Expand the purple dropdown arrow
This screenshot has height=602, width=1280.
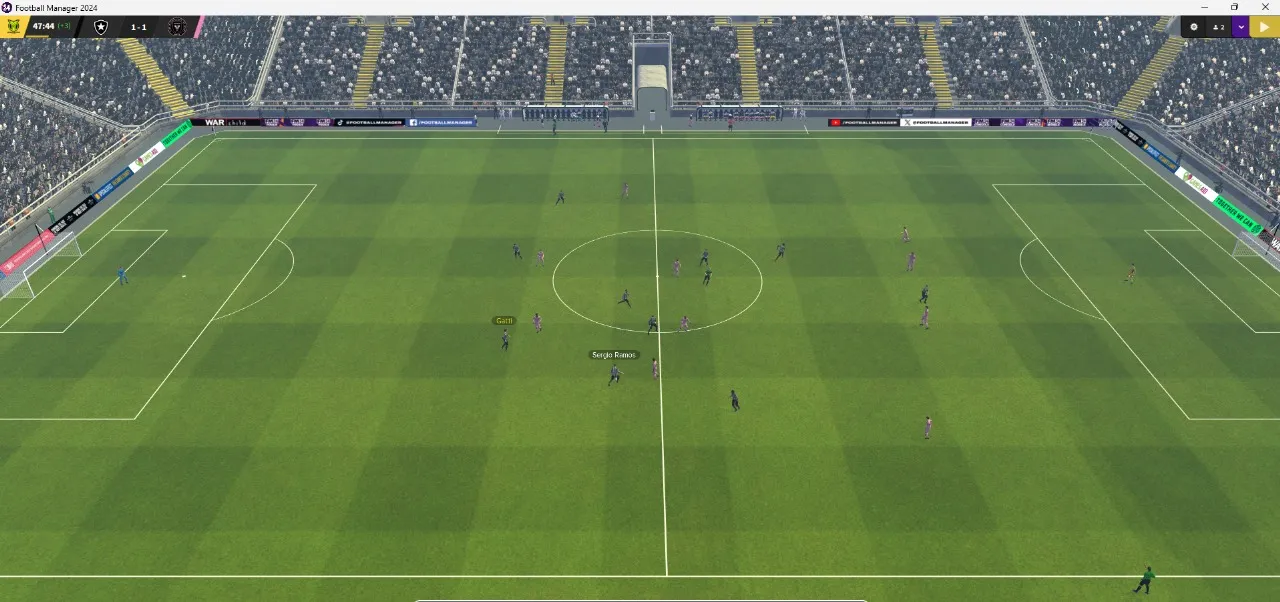[x=1241, y=27]
